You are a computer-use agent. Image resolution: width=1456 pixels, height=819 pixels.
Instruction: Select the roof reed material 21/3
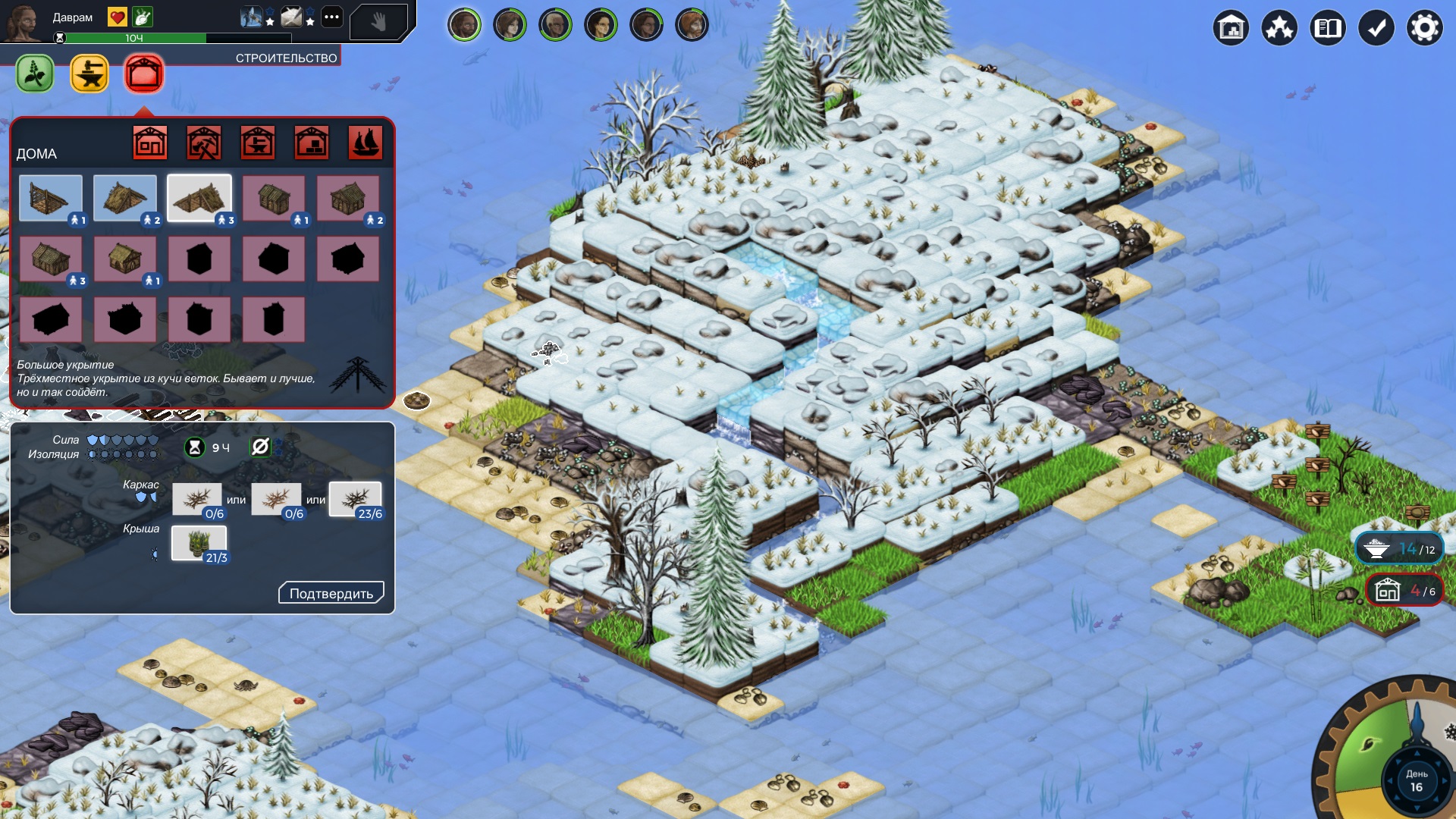199,544
